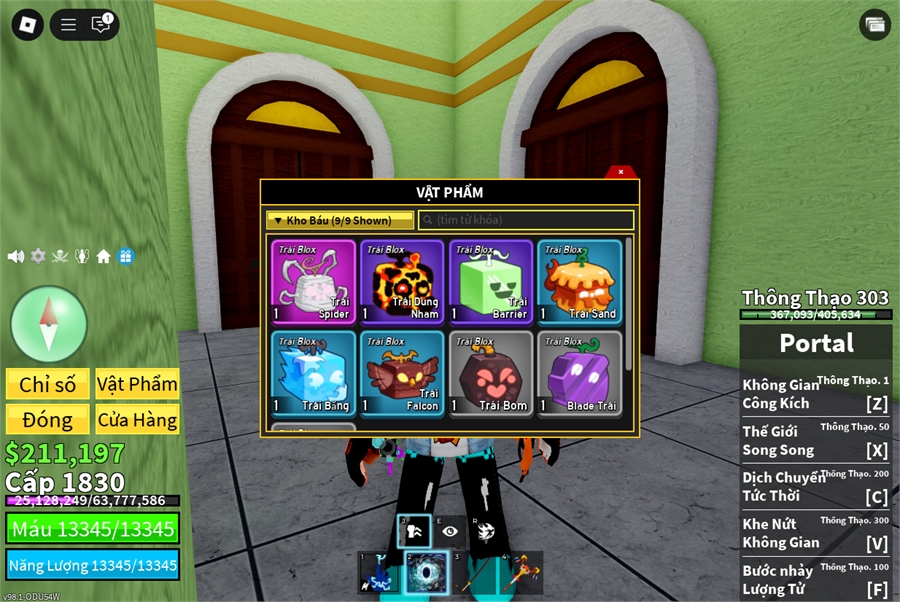Click the Vật Phẩm items button
The image size is (900, 602).
(x=137, y=384)
